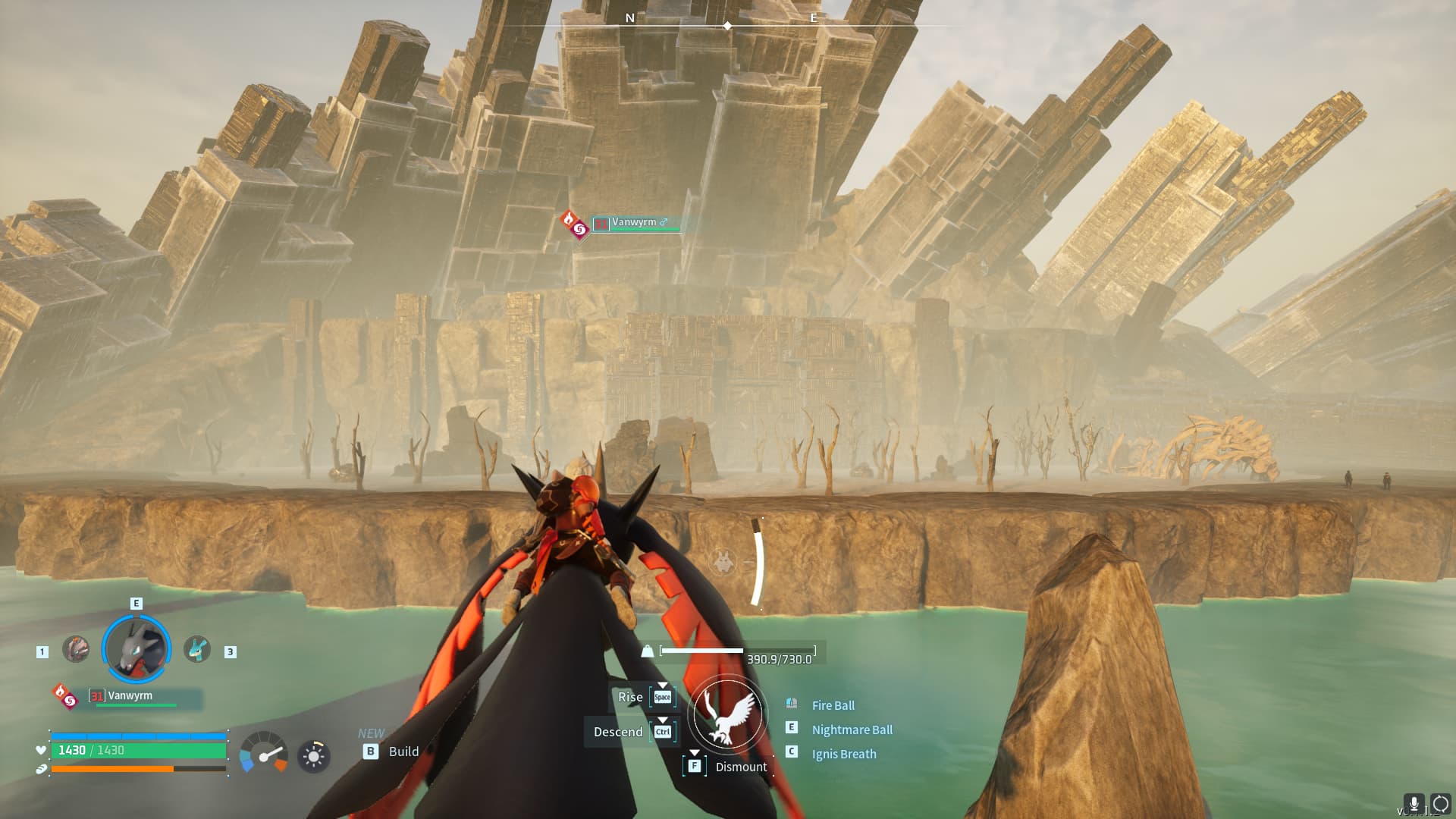Switch to the Pal in party slot 1

(x=76, y=649)
